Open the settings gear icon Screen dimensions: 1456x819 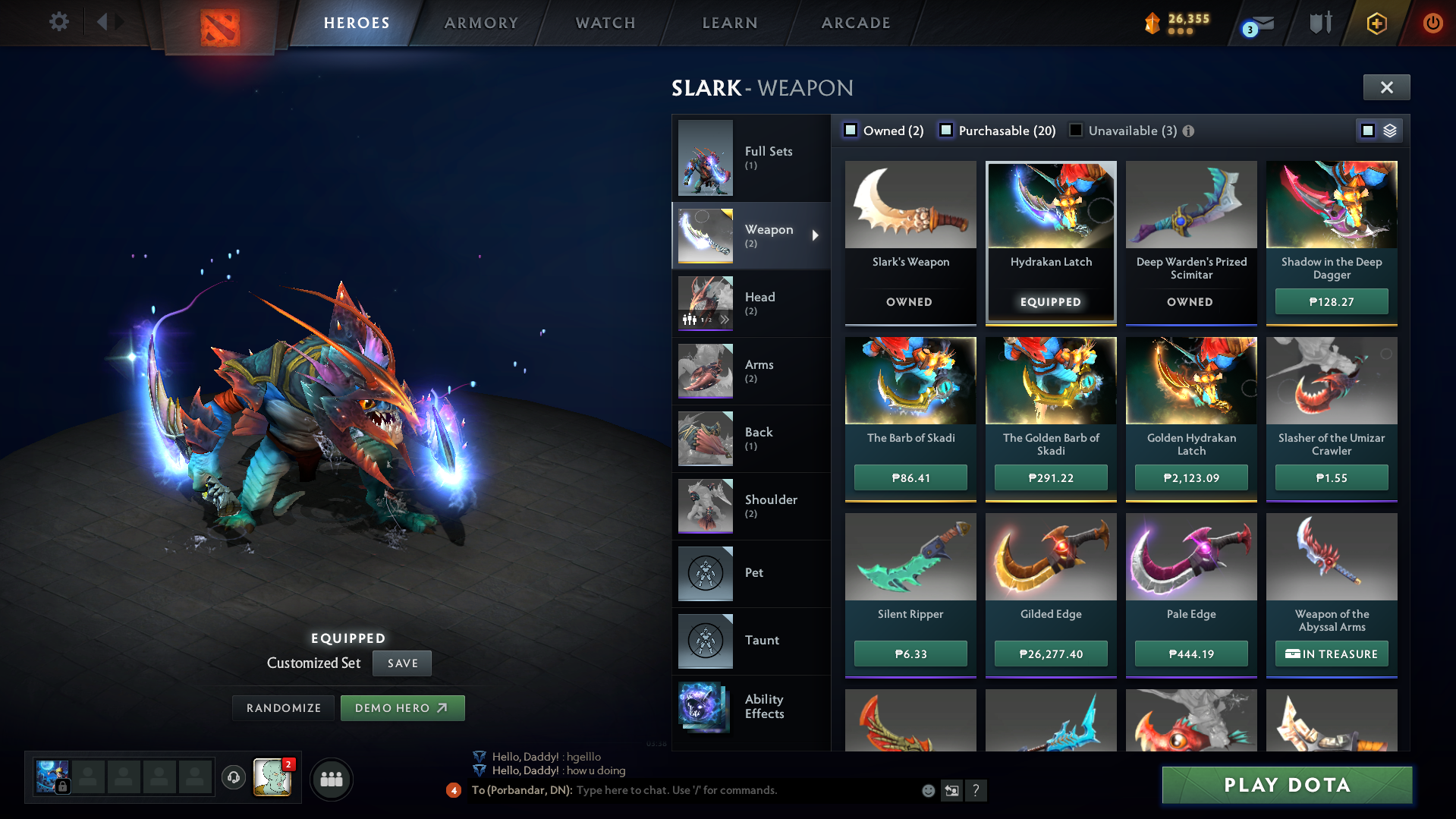(58, 22)
